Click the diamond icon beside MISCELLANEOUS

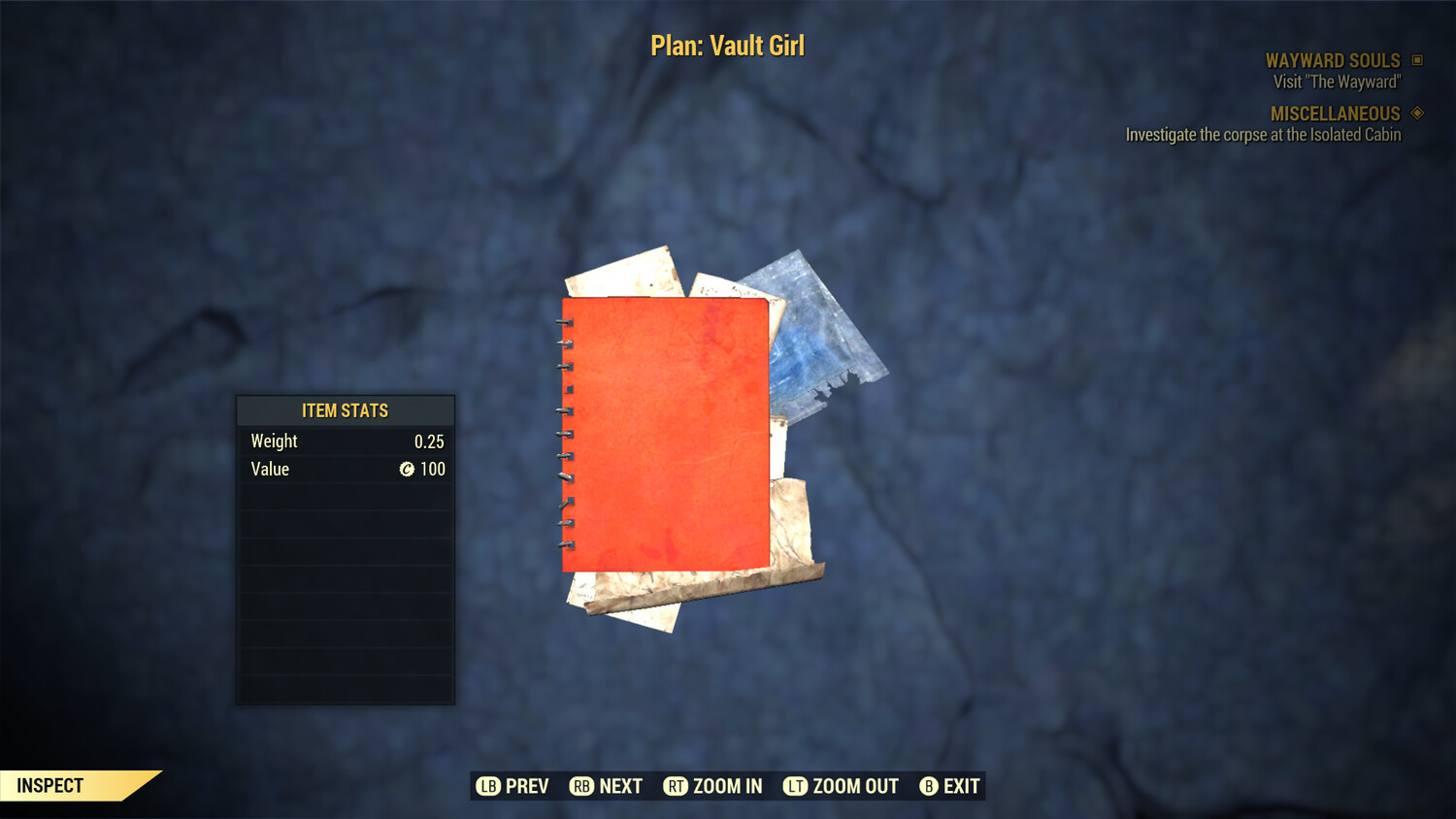(x=1417, y=114)
